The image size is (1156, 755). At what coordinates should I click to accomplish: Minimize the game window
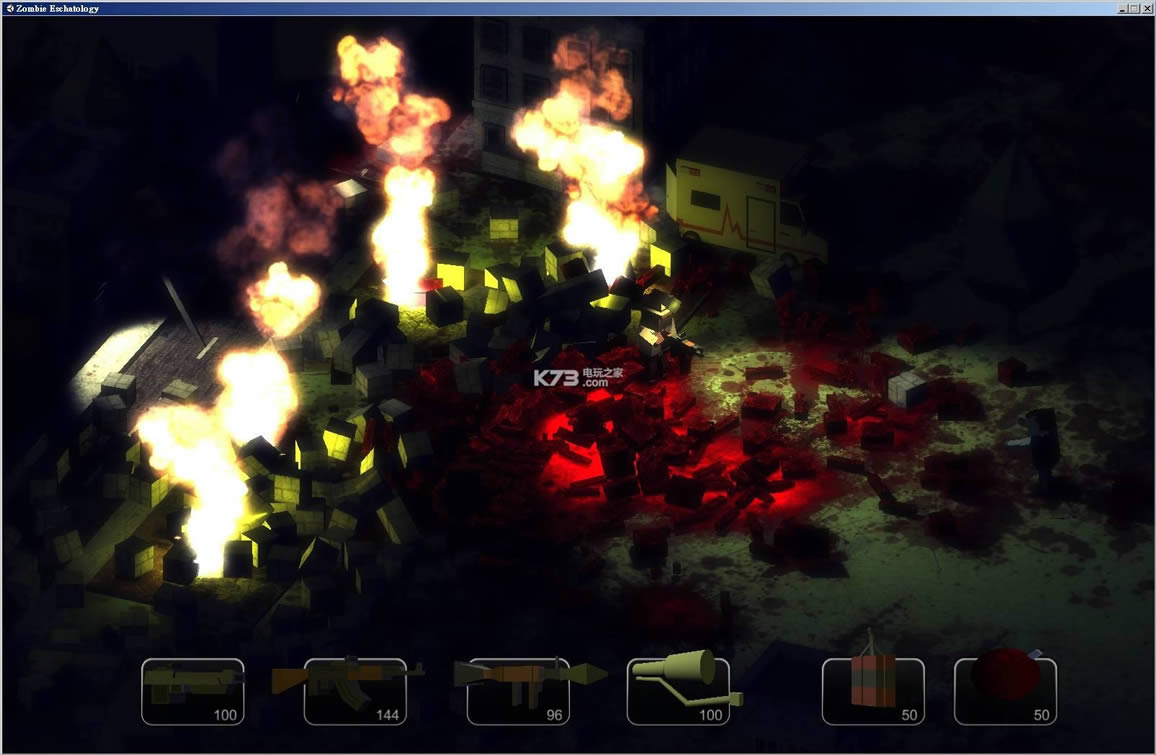click(1123, 8)
